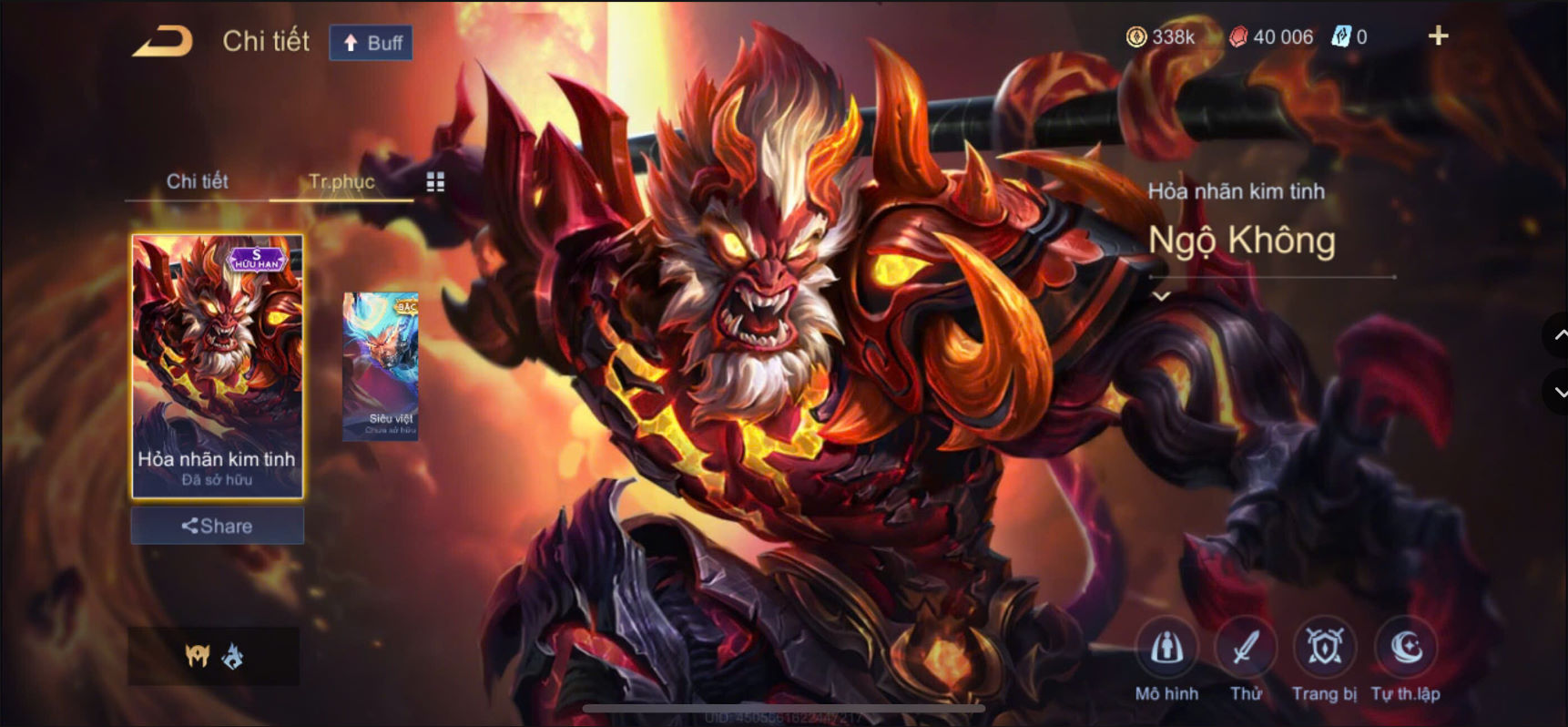Switch to the Chi tiết tab
Screen dimensions: 1568x727
click(x=197, y=181)
